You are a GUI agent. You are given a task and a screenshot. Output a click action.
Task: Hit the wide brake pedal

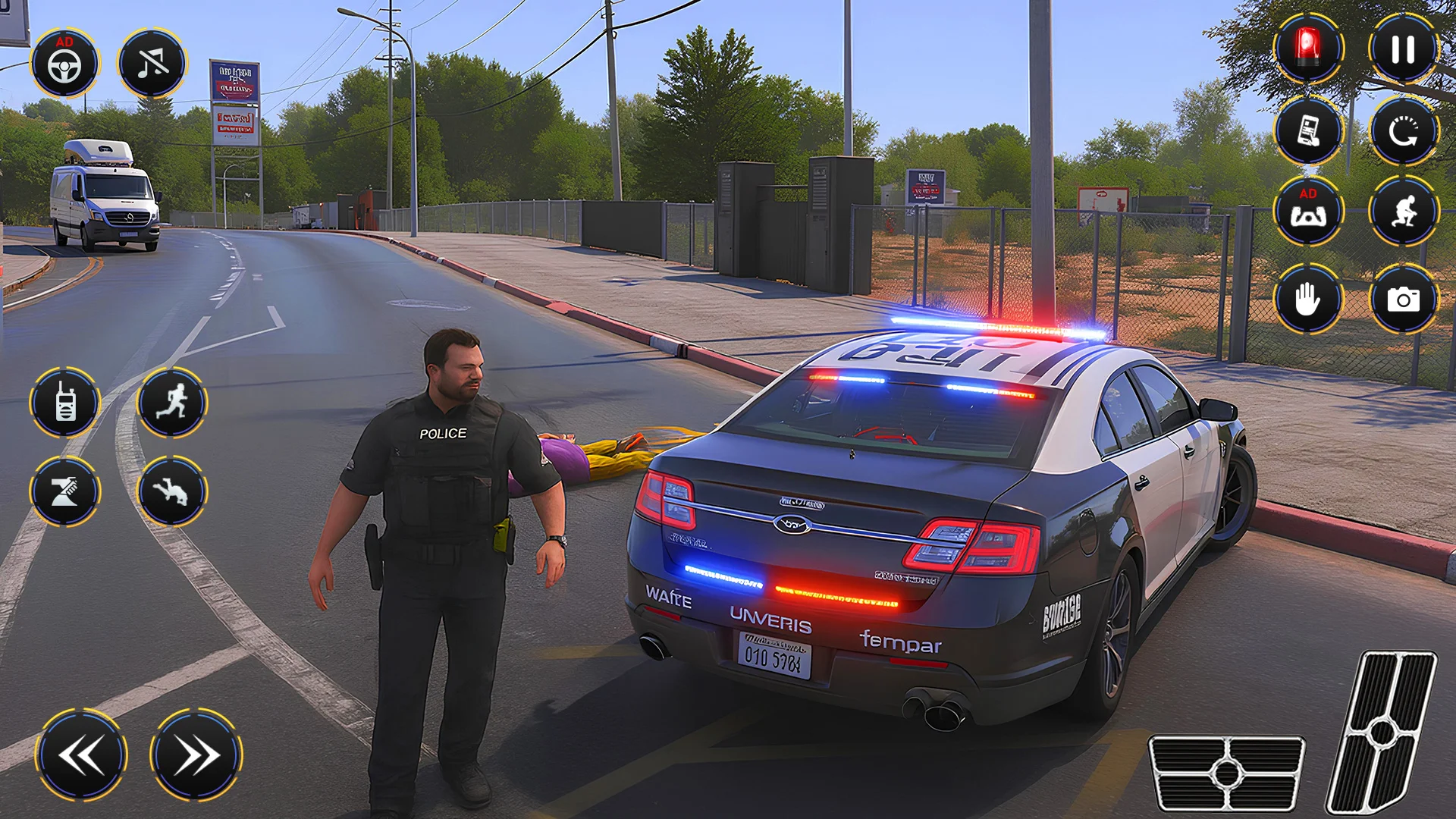pos(1226,773)
